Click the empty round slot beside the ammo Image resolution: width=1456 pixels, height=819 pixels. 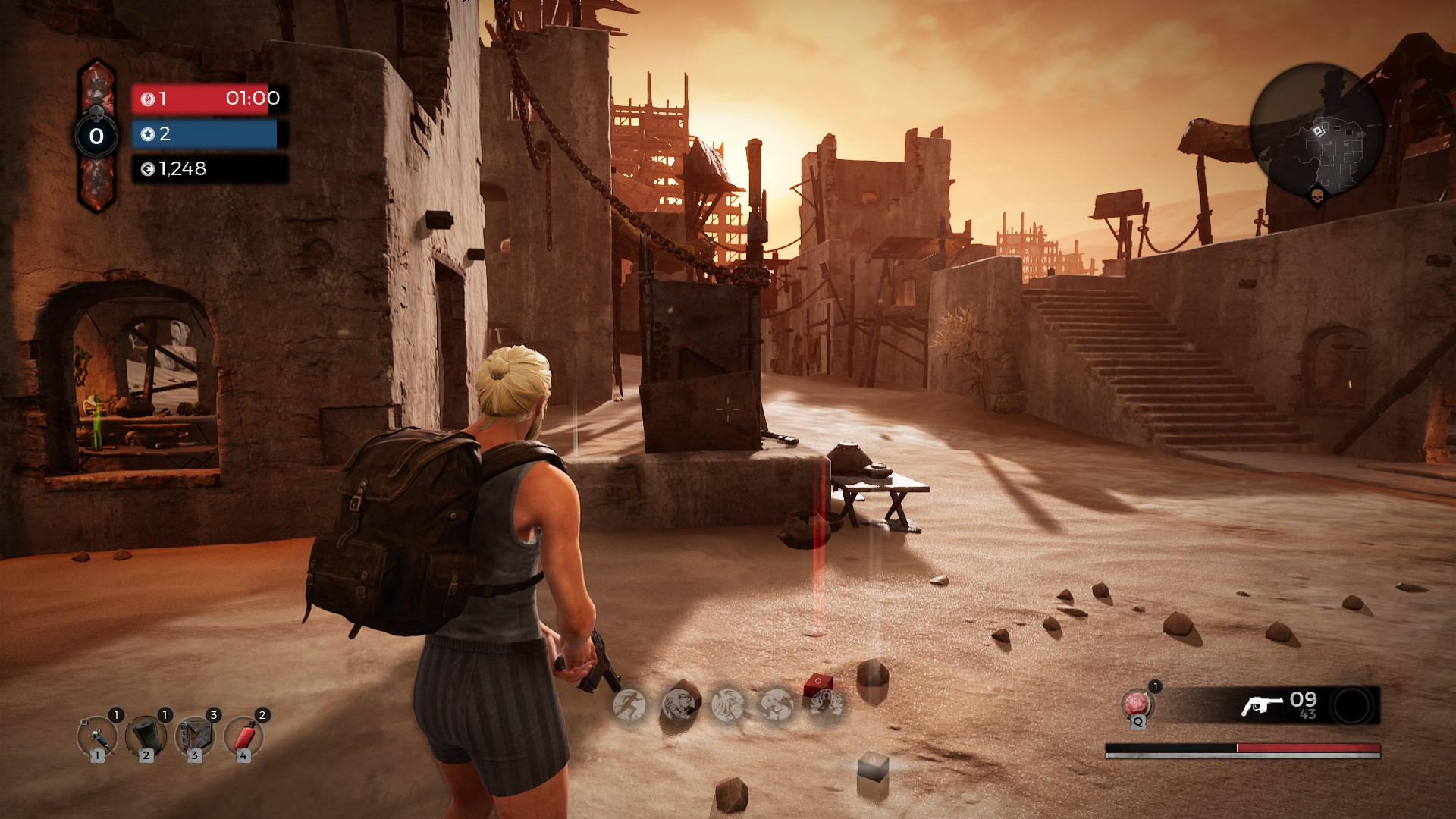[1353, 706]
